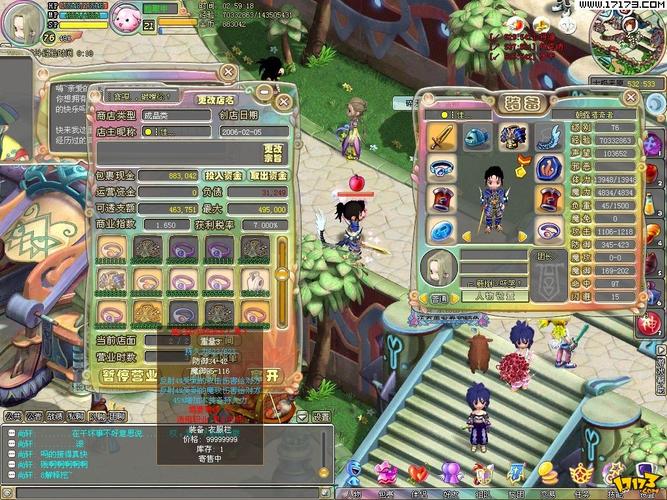Open the minimap in the corner
667x500 pixels.
point(623,40)
